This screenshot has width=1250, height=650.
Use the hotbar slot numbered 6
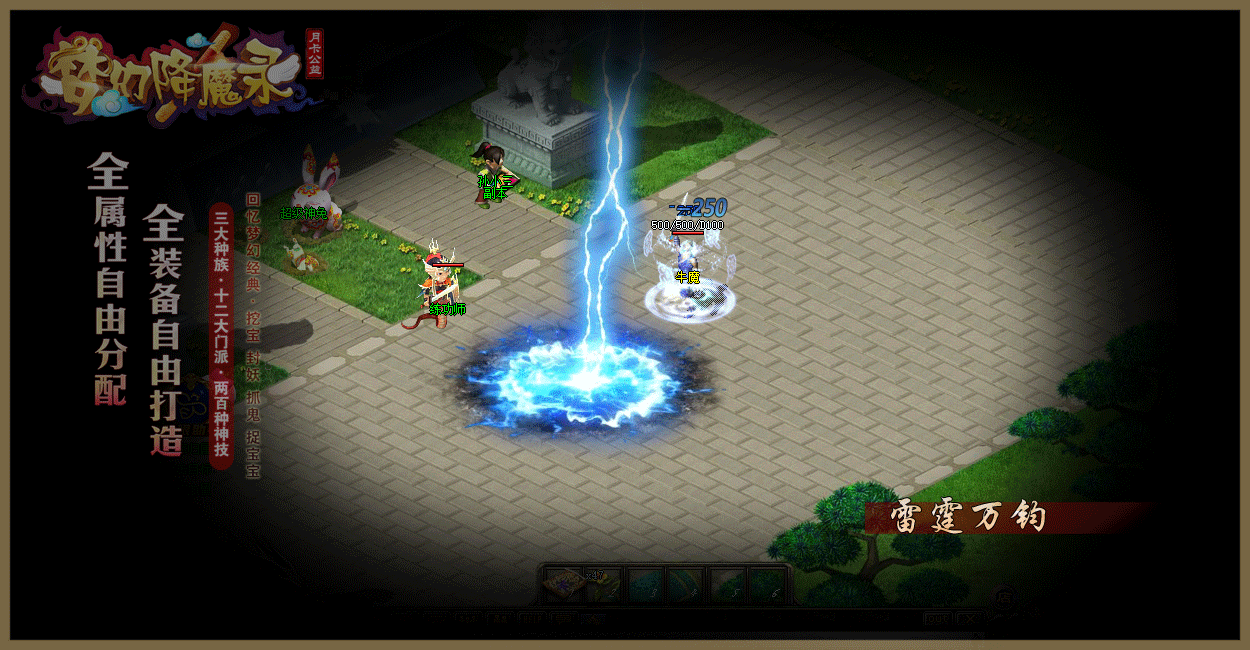pyautogui.click(x=768, y=584)
